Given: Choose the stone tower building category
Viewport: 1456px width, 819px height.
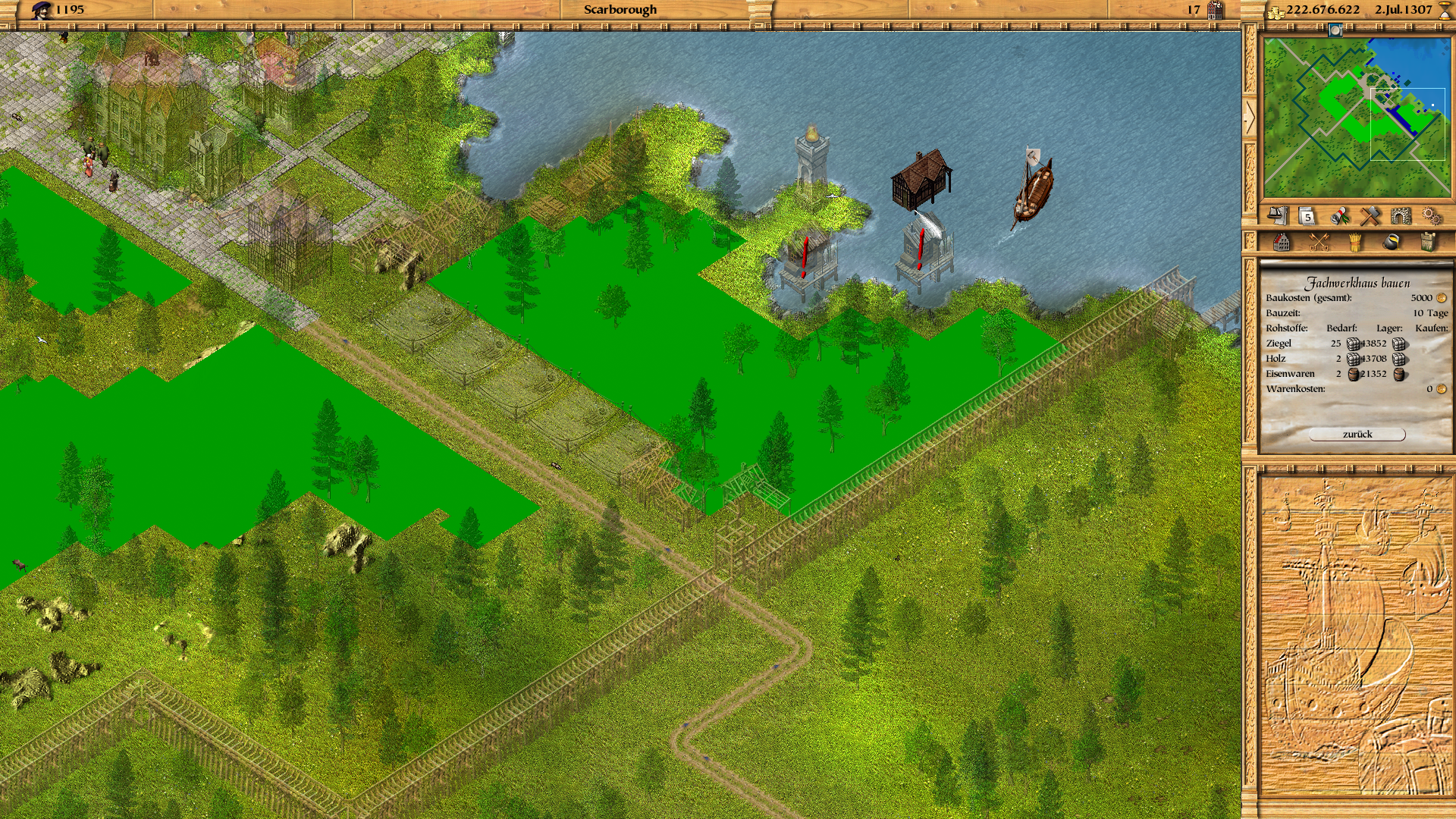Looking at the screenshot, I should pyautogui.click(x=1427, y=243).
